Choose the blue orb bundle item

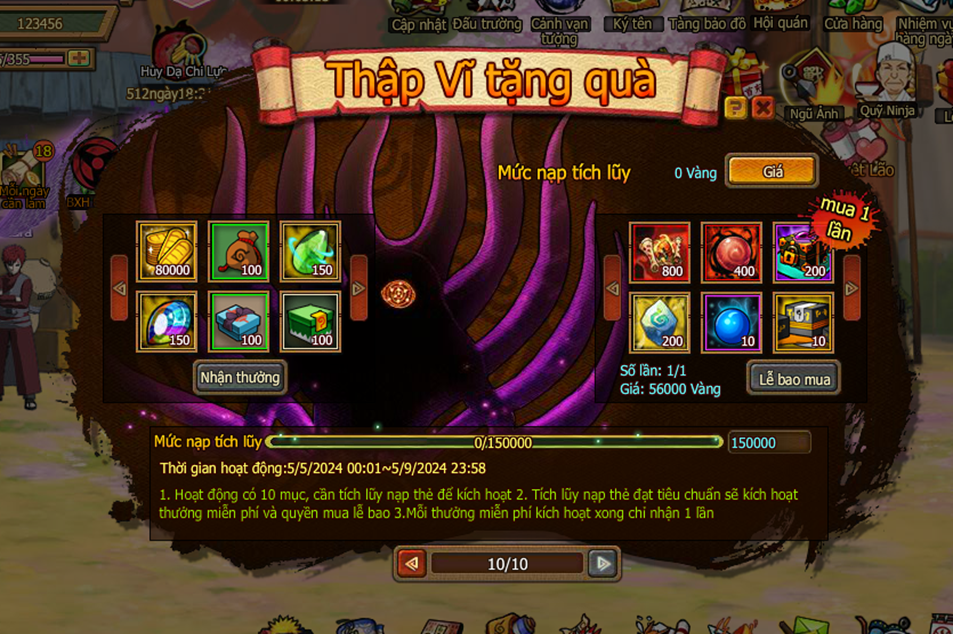pos(731,322)
